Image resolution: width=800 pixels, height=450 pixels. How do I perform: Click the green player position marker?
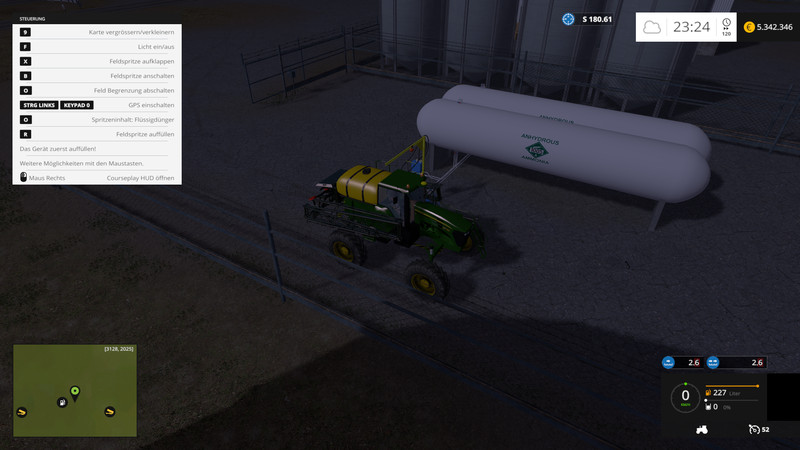pos(75,390)
